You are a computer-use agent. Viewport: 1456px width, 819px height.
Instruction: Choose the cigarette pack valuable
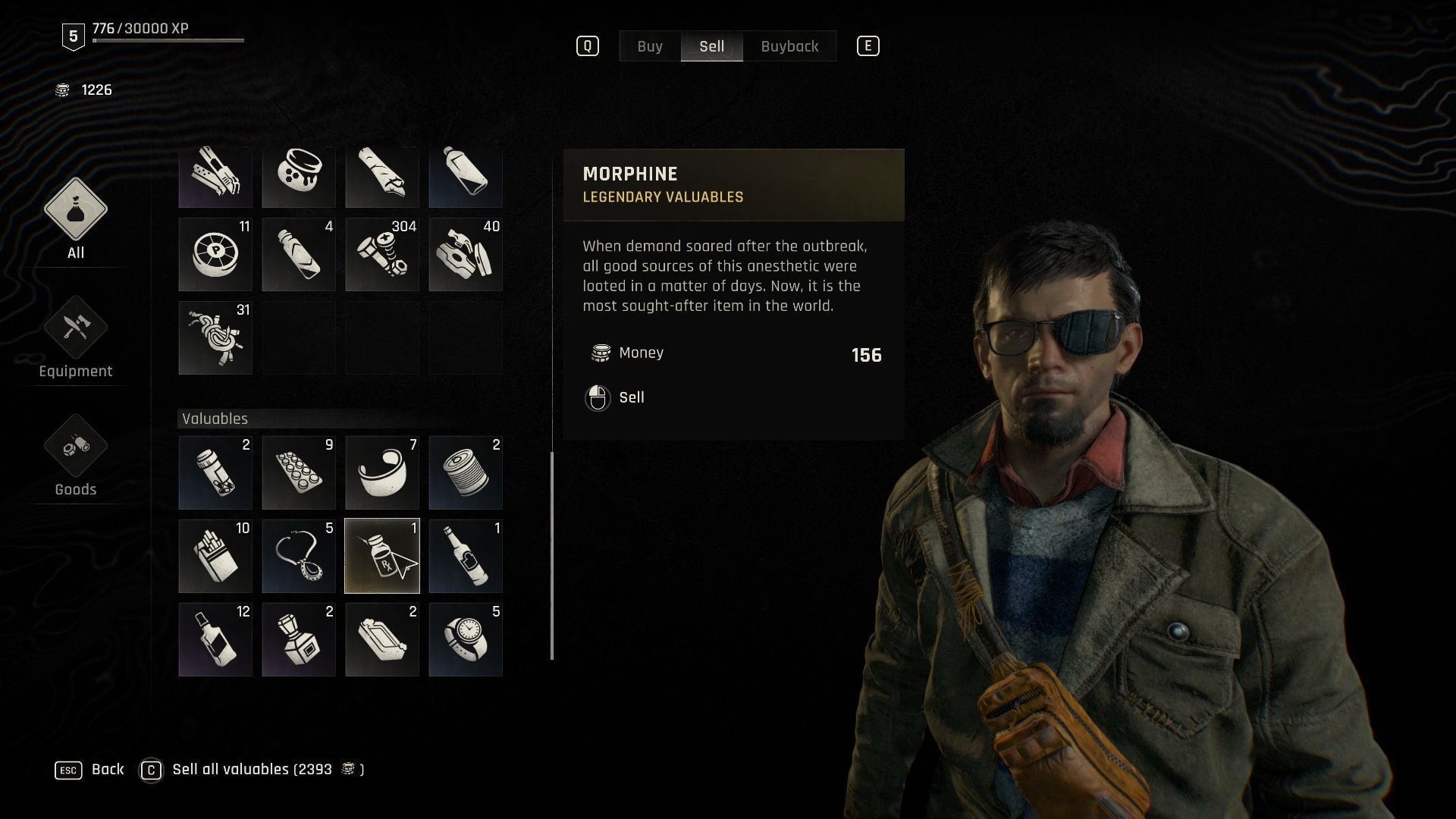[x=215, y=556]
